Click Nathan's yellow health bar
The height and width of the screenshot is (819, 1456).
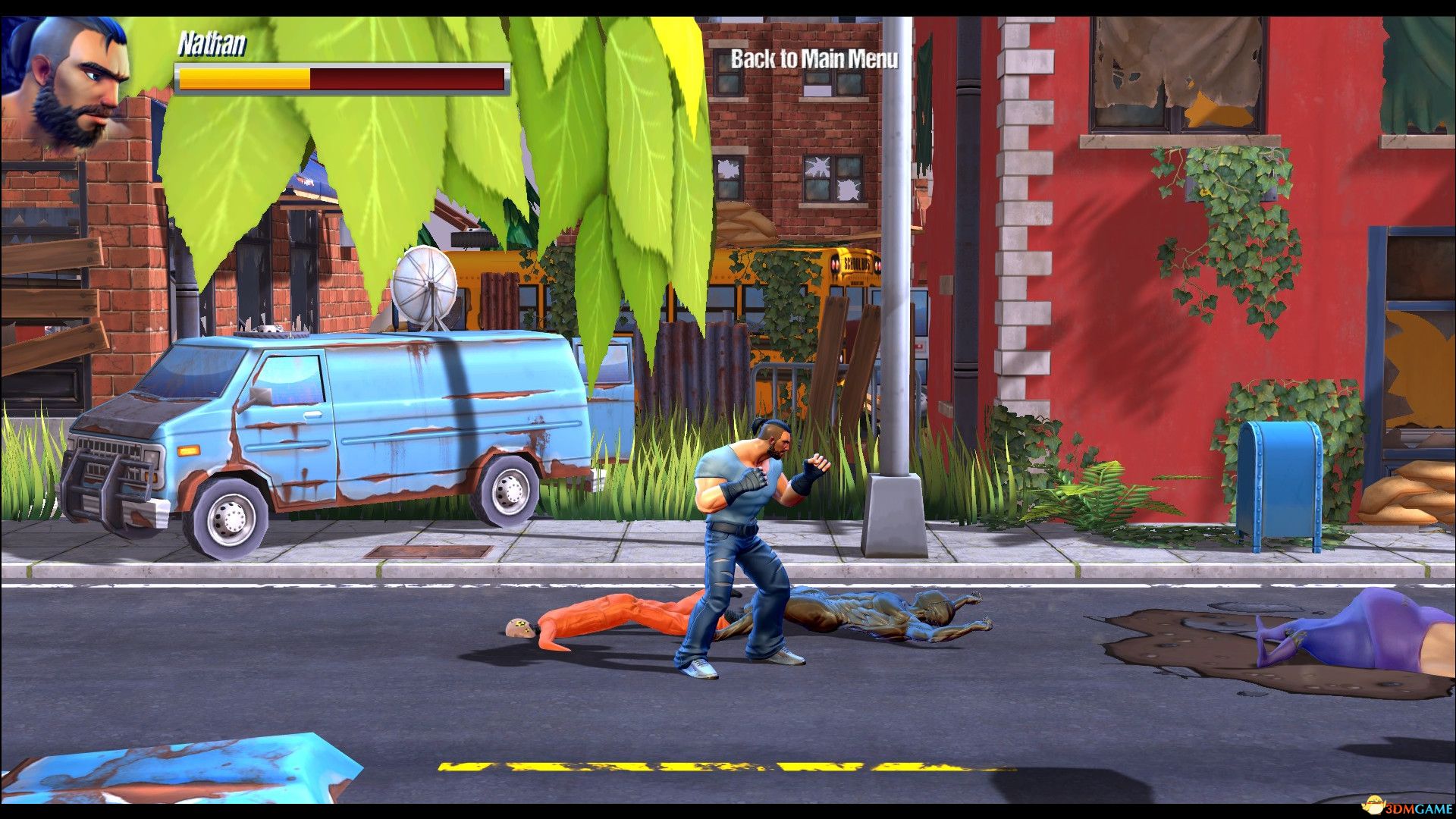(x=243, y=78)
